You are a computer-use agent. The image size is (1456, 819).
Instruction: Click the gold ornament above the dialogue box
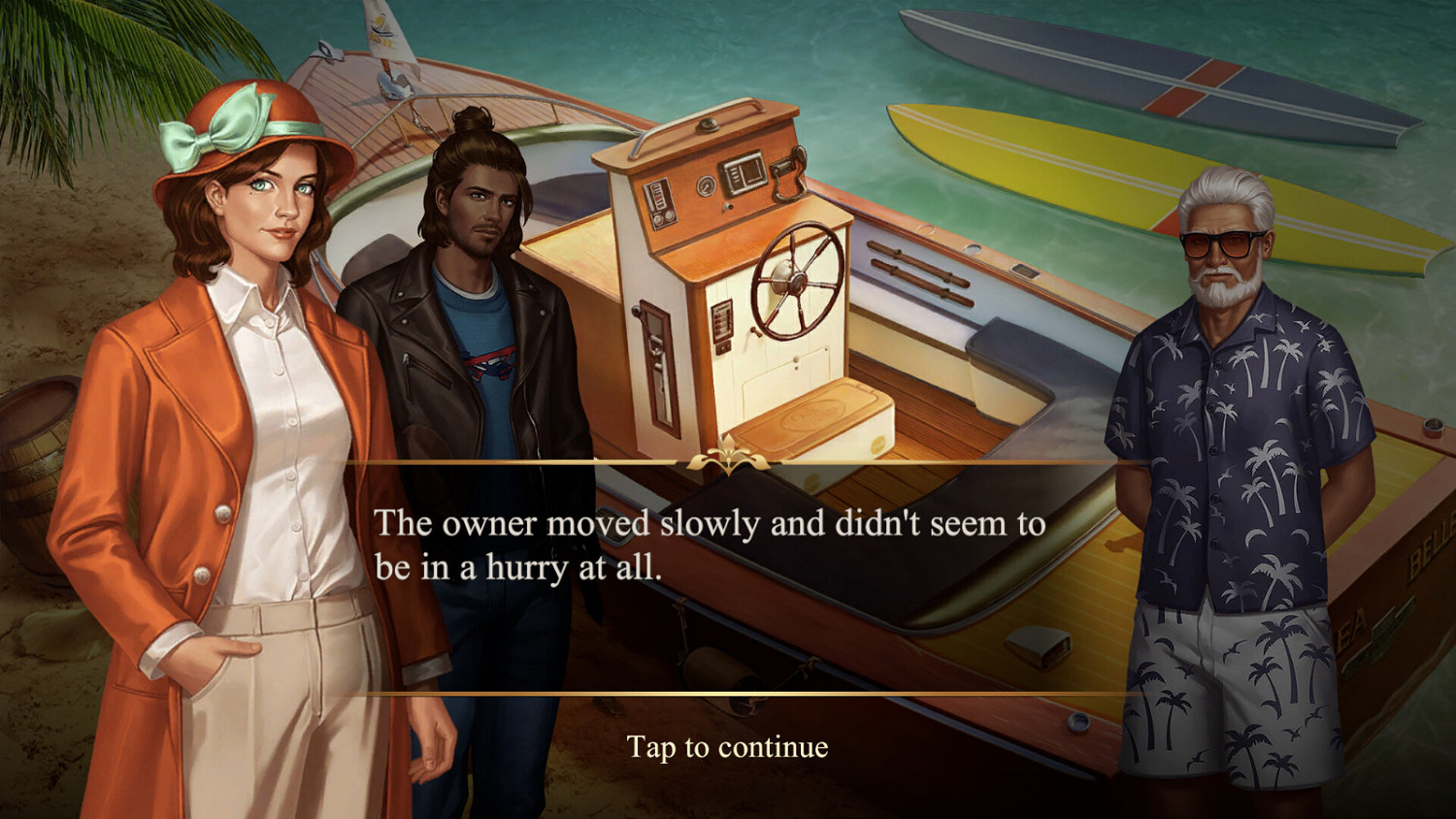(728, 456)
